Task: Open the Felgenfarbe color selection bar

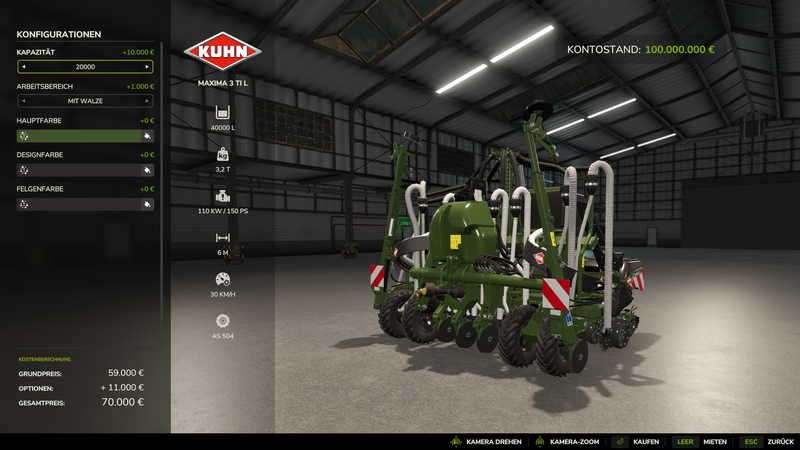Action: coord(85,204)
